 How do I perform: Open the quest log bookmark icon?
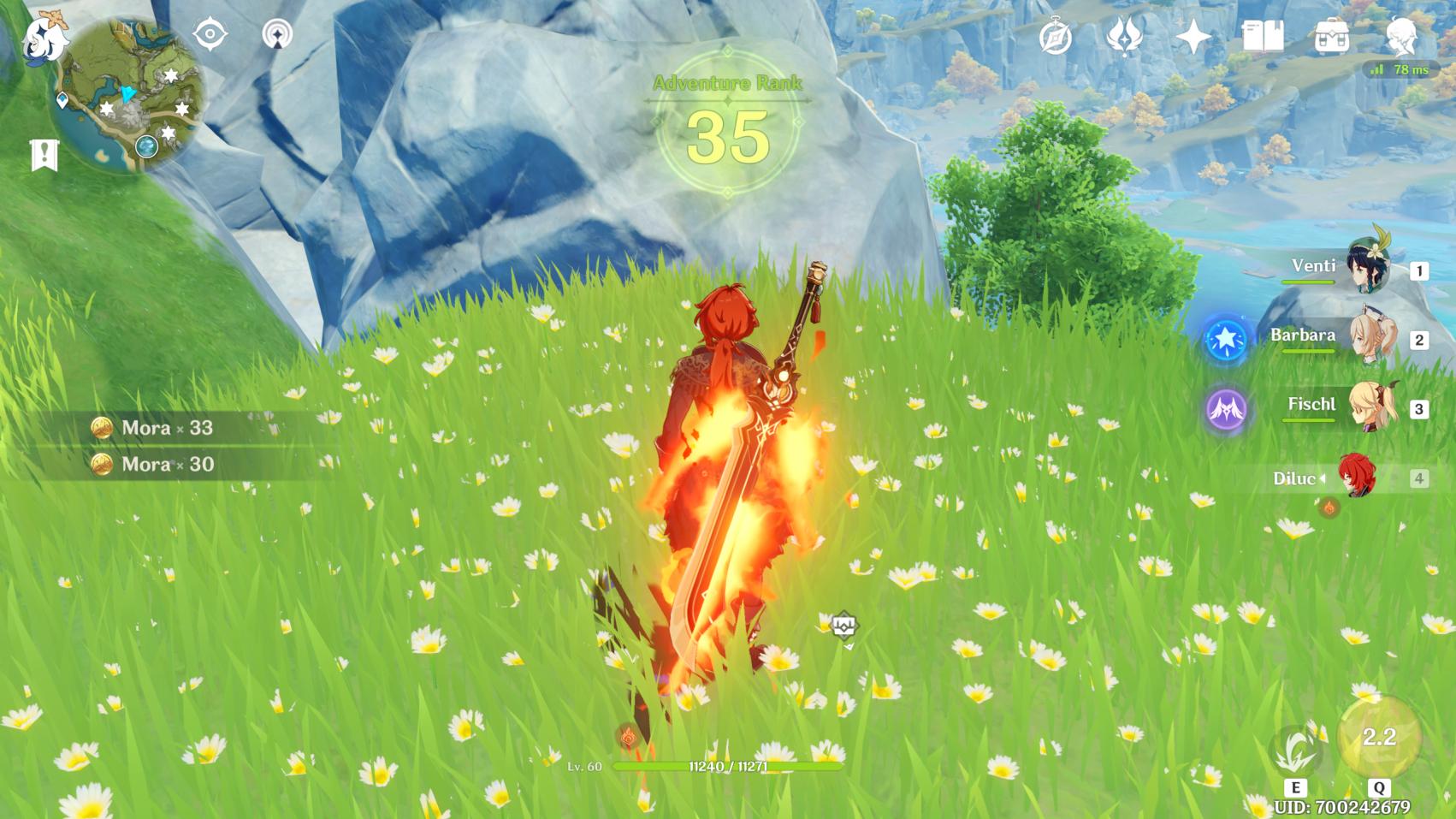44,156
